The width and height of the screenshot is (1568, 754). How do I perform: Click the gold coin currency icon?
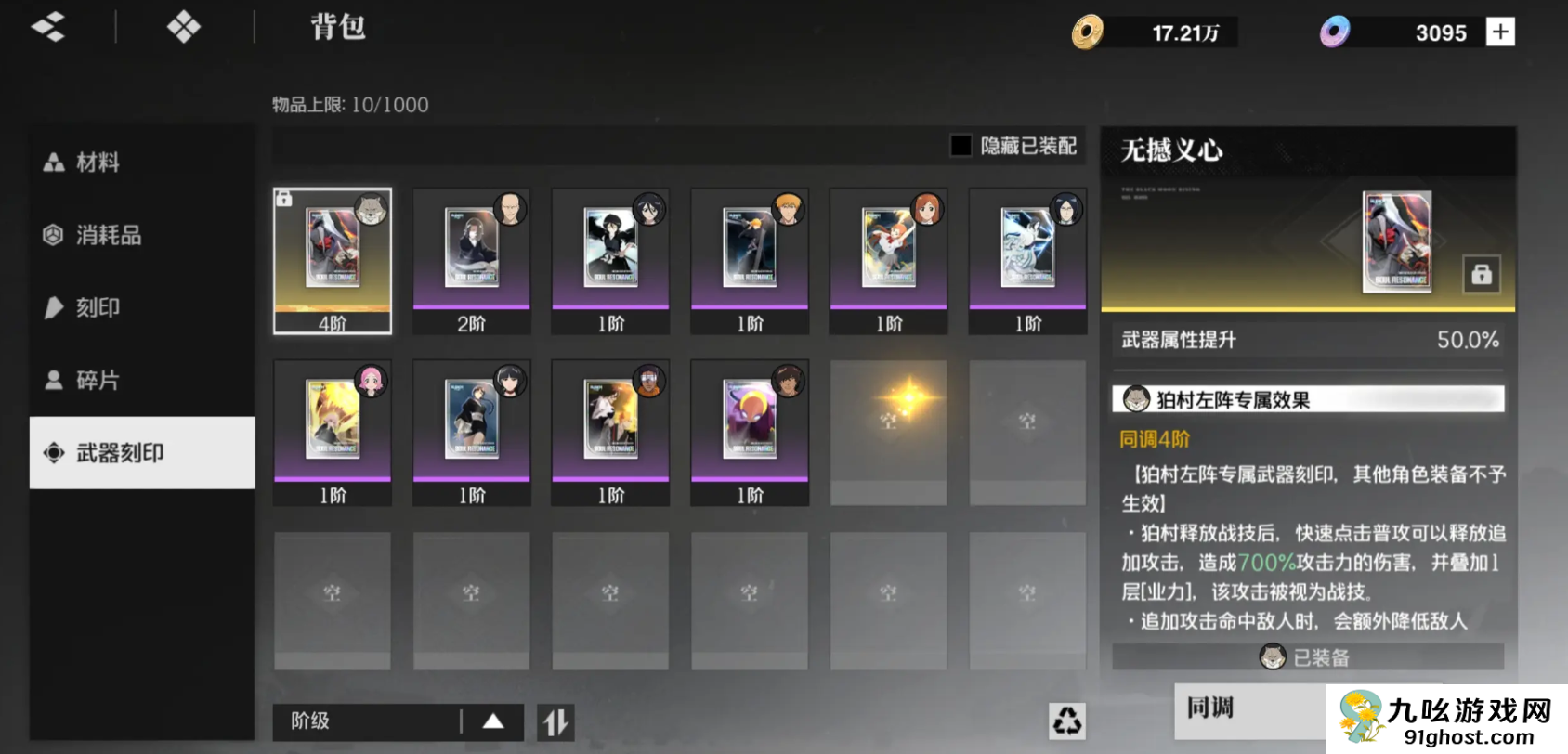[1090, 32]
